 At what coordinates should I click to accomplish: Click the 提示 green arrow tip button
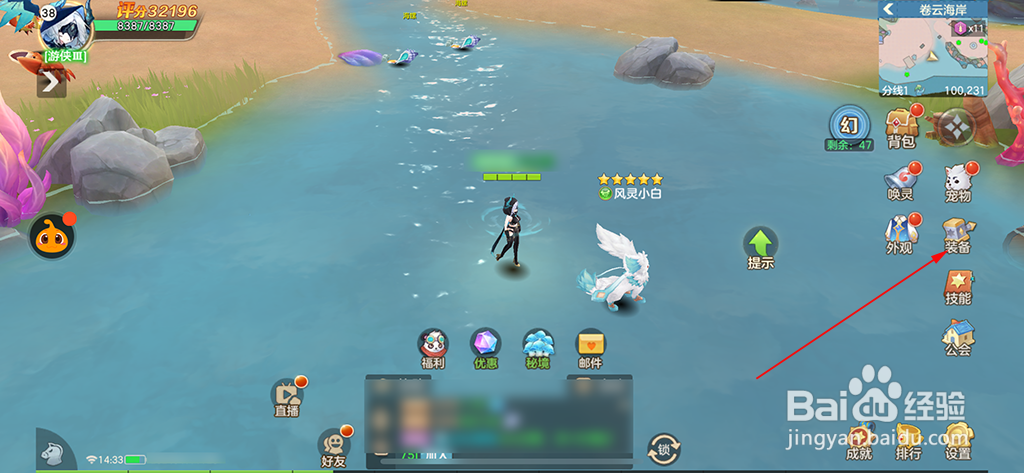point(760,246)
